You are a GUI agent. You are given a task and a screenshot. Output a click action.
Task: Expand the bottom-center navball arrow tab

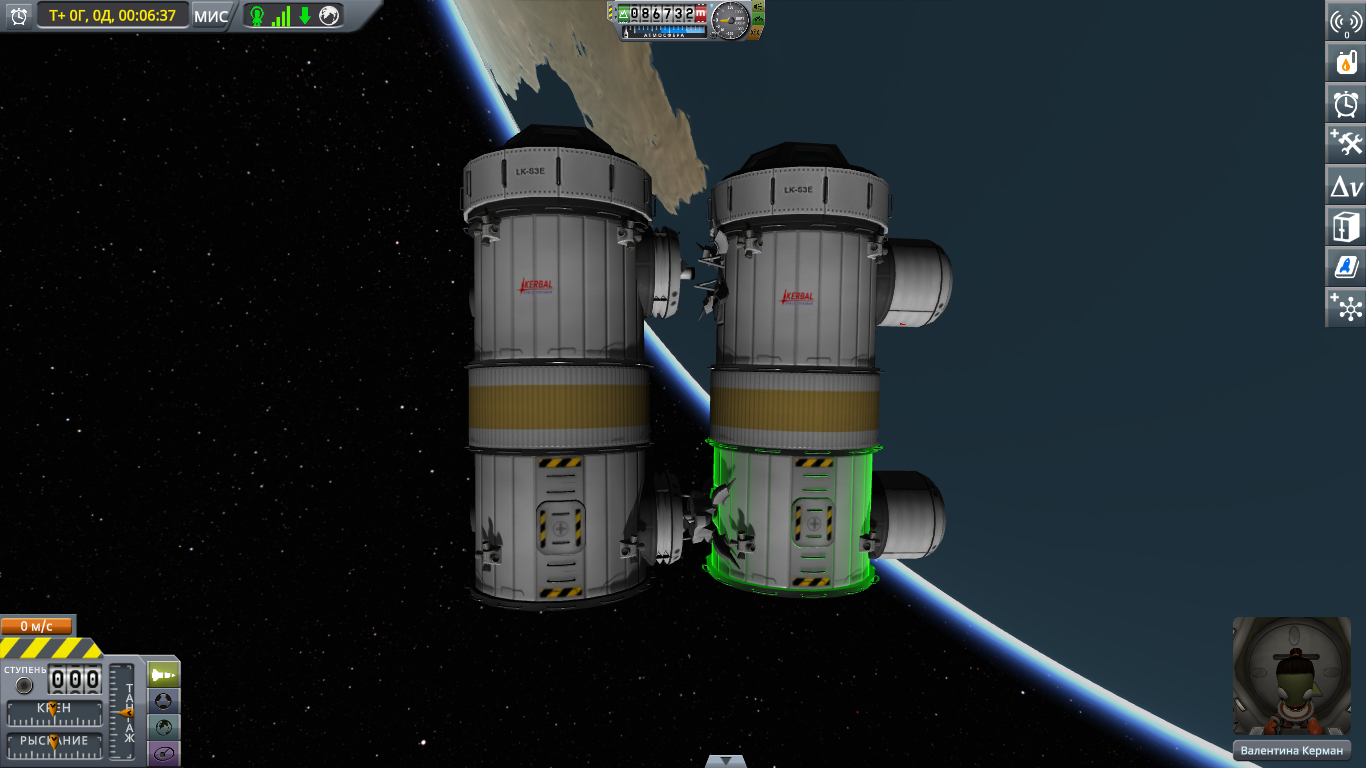[x=725, y=761]
